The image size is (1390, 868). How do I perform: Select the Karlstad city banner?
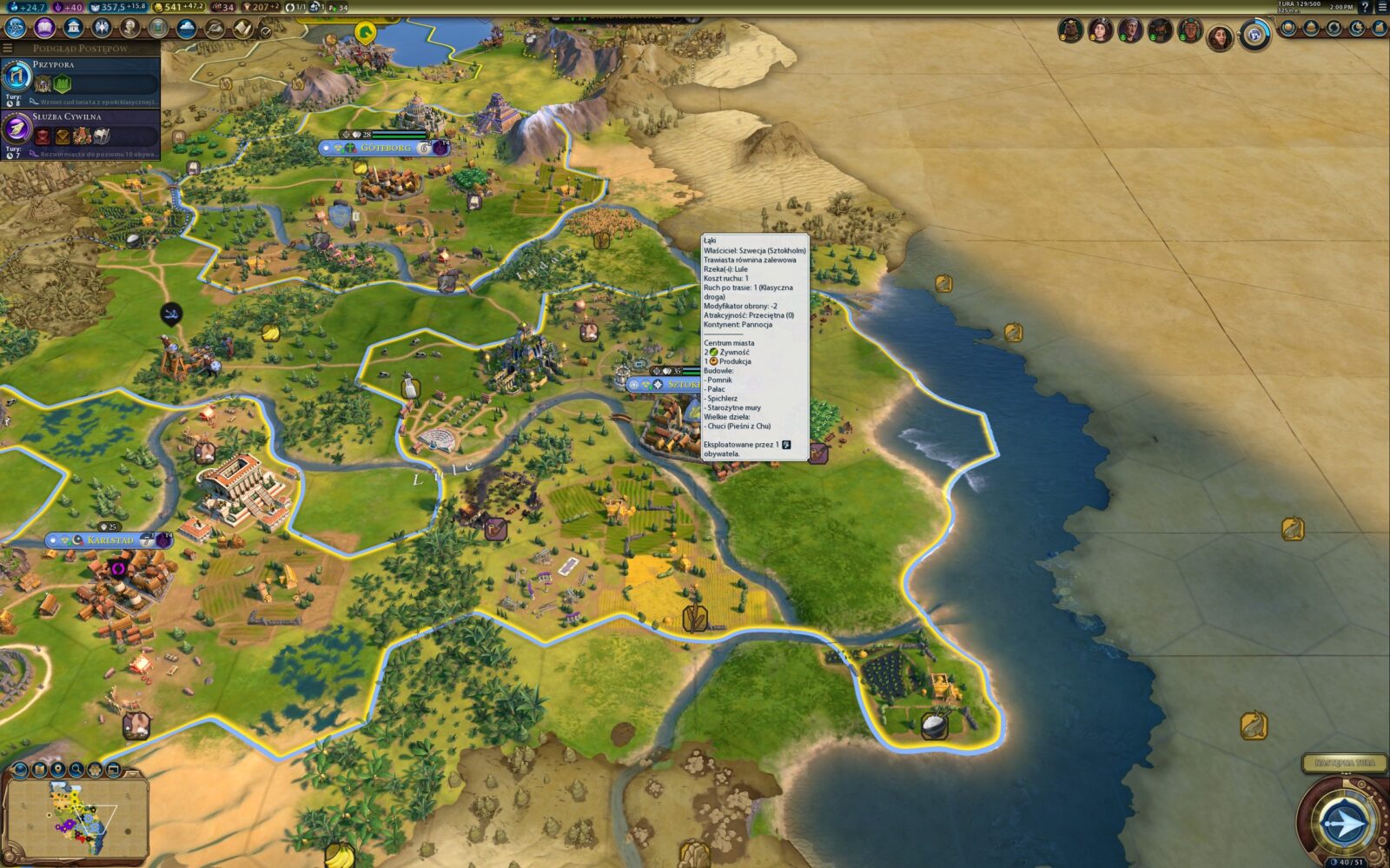click(110, 540)
